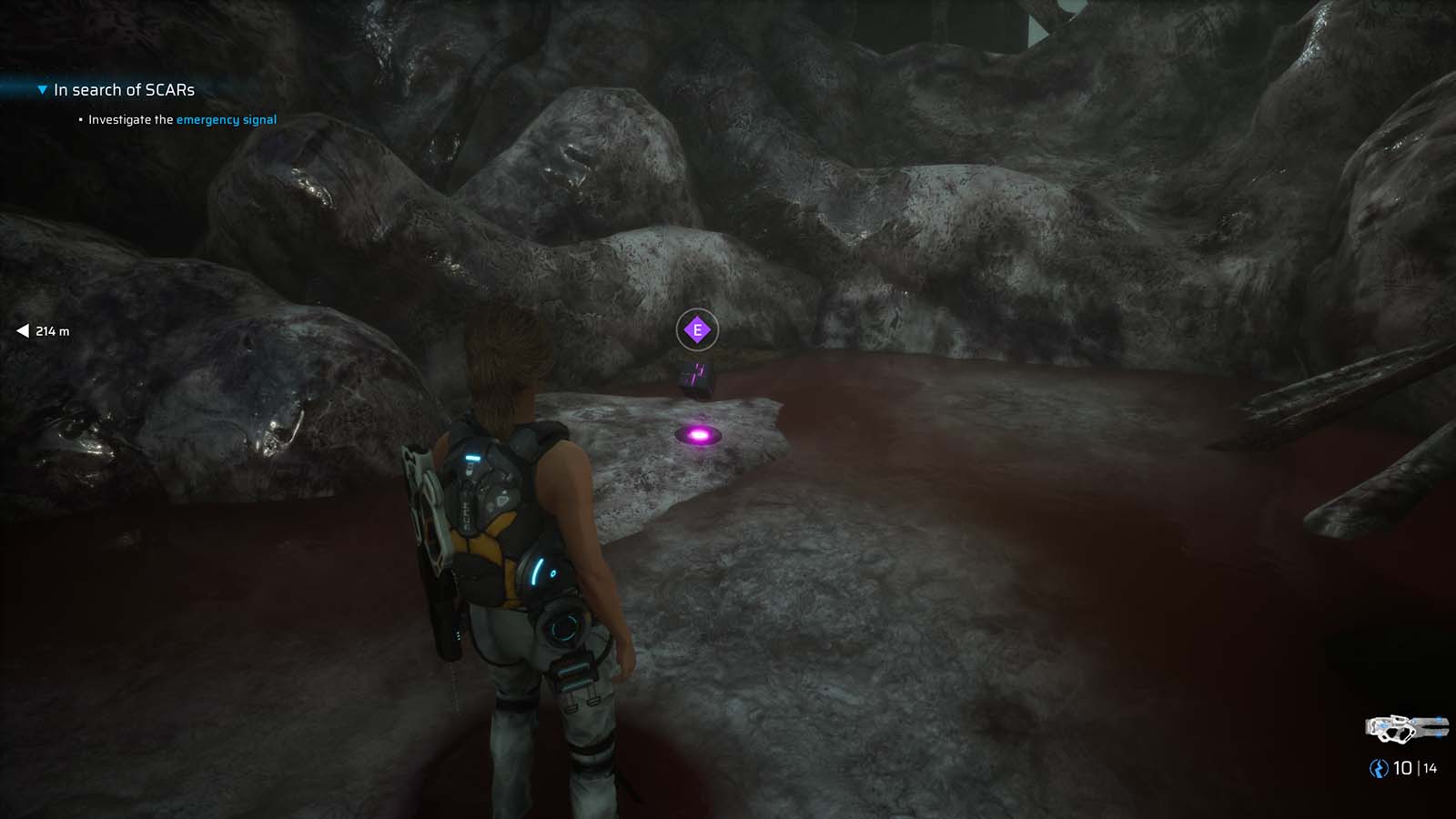Click the ammo count reading 10
1456x819 pixels.
point(1401,768)
